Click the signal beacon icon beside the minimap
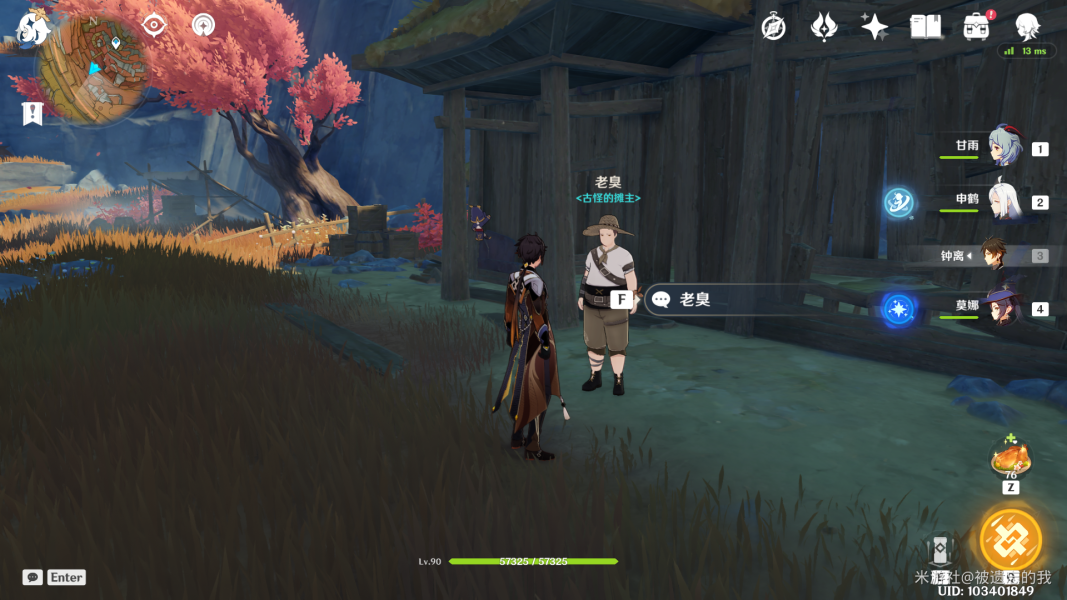The image size is (1067, 600). pyautogui.click(x=203, y=25)
